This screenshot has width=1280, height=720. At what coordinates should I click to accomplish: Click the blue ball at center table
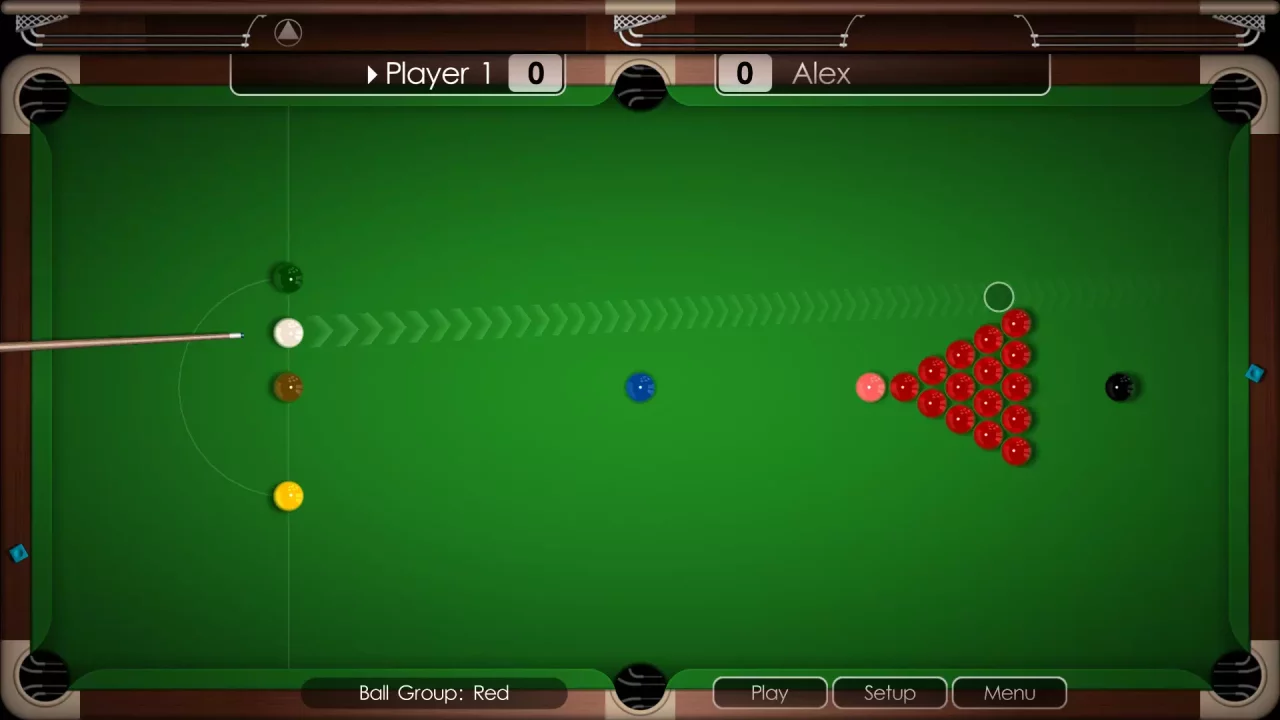click(x=641, y=387)
